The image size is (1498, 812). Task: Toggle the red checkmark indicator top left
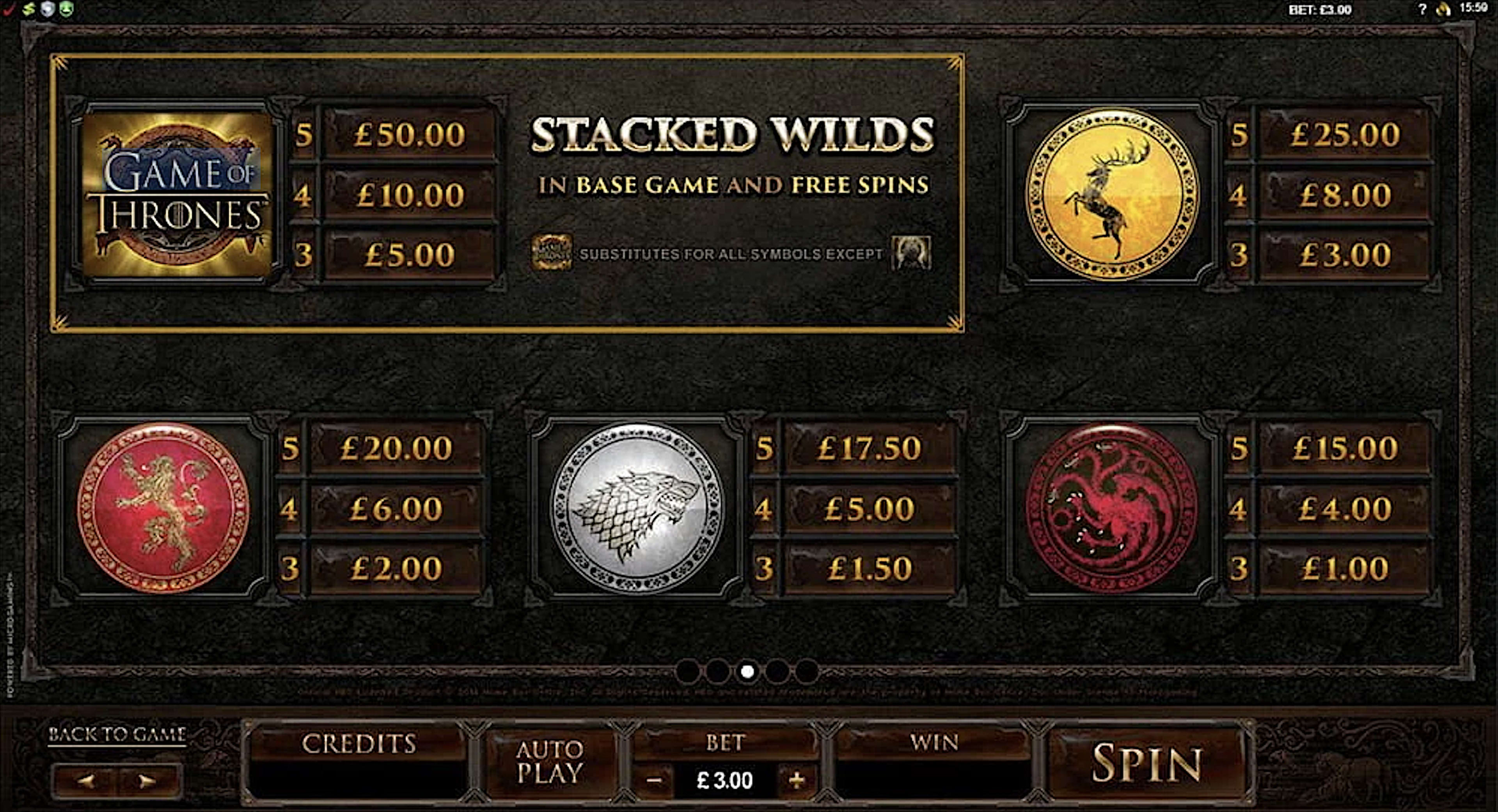pos(9,9)
